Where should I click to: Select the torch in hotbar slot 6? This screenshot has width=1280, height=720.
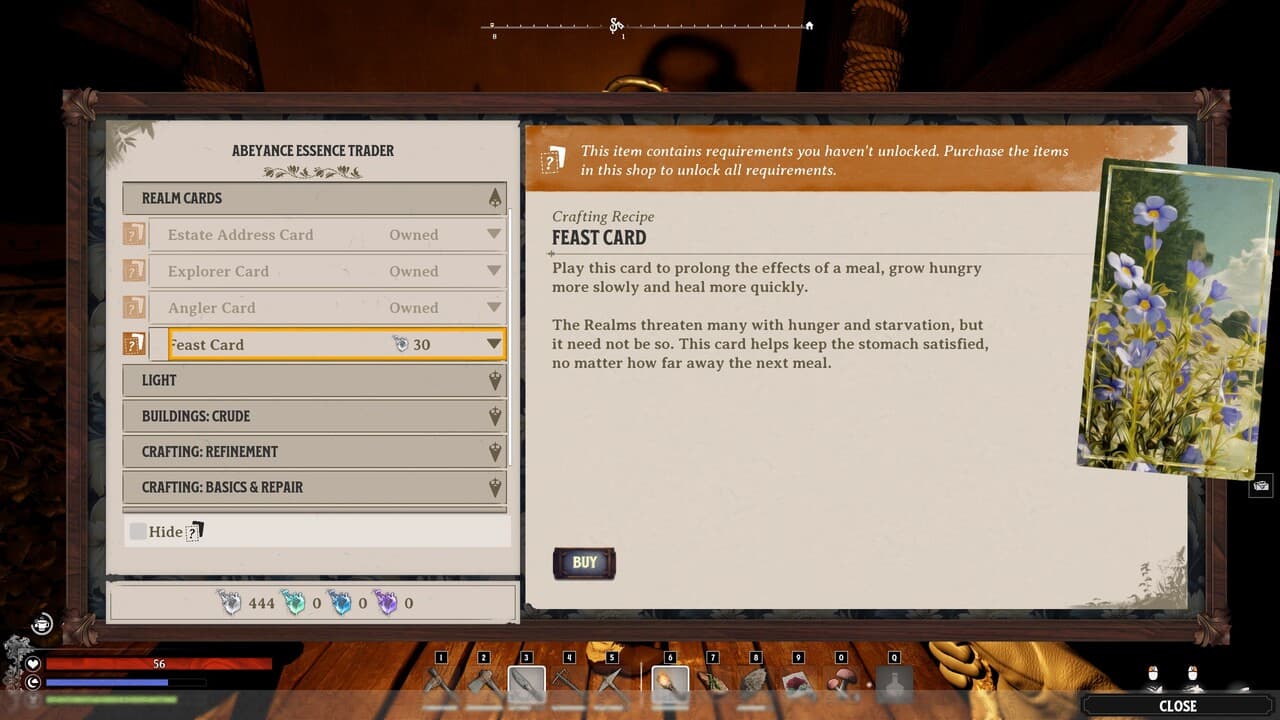coord(670,683)
